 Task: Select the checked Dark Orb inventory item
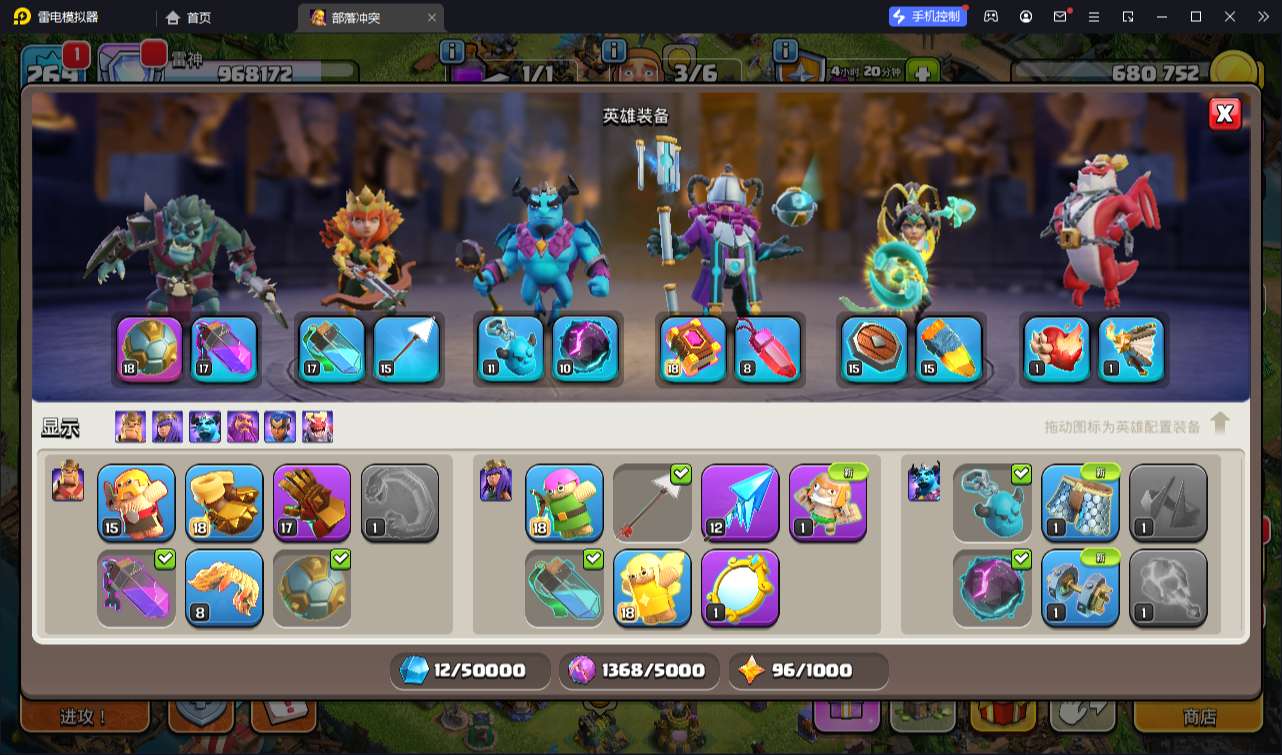[x=992, y=587]
